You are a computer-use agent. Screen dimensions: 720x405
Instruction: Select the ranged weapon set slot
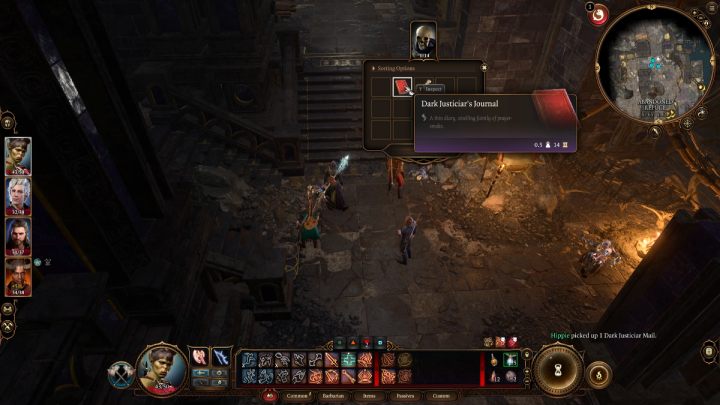(220, 358)
